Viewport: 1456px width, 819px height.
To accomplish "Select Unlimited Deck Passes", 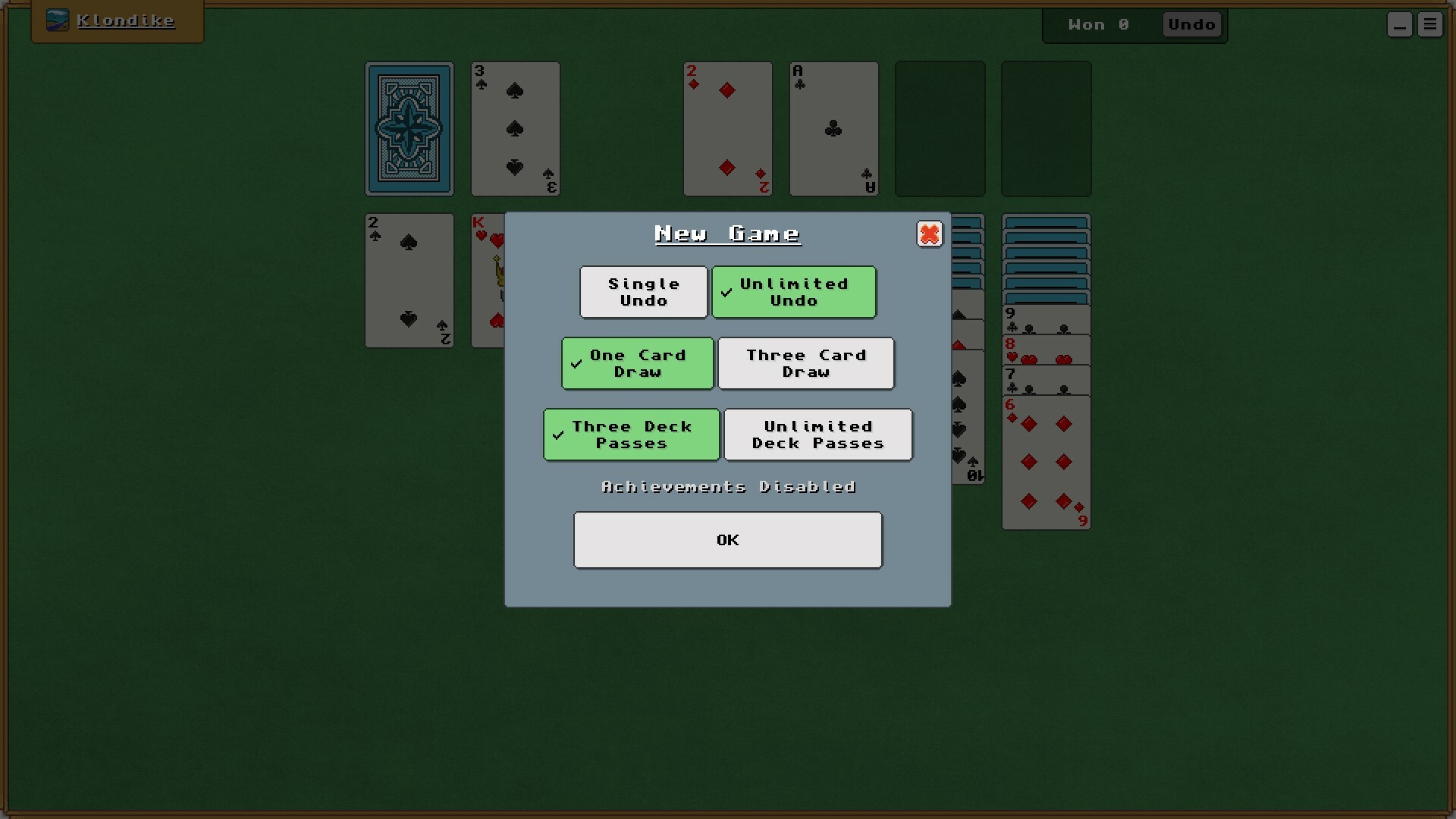I will point(818,435).
